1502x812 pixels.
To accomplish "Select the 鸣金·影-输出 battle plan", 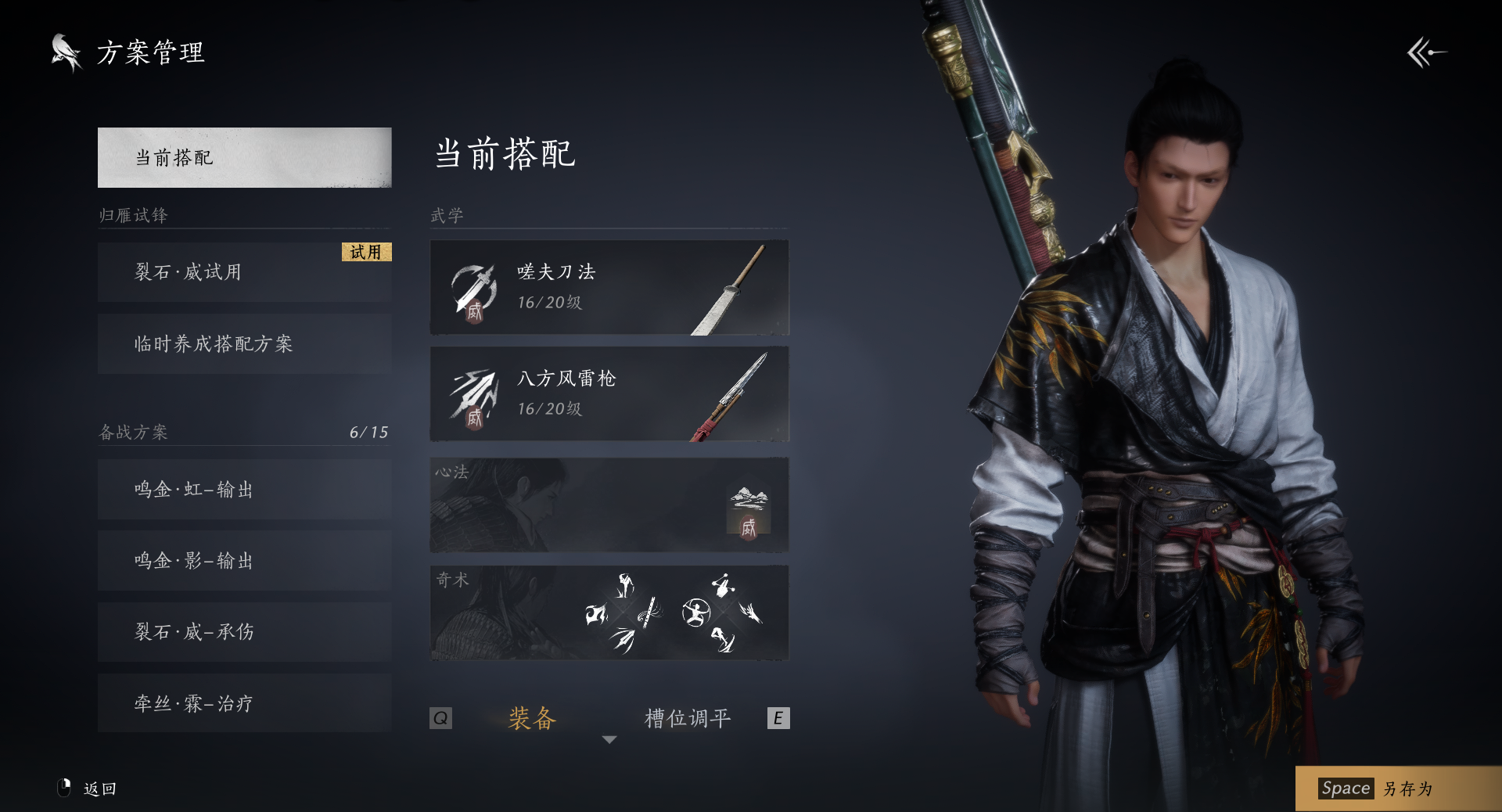I will pyautogui.click(x=244, y=561).
